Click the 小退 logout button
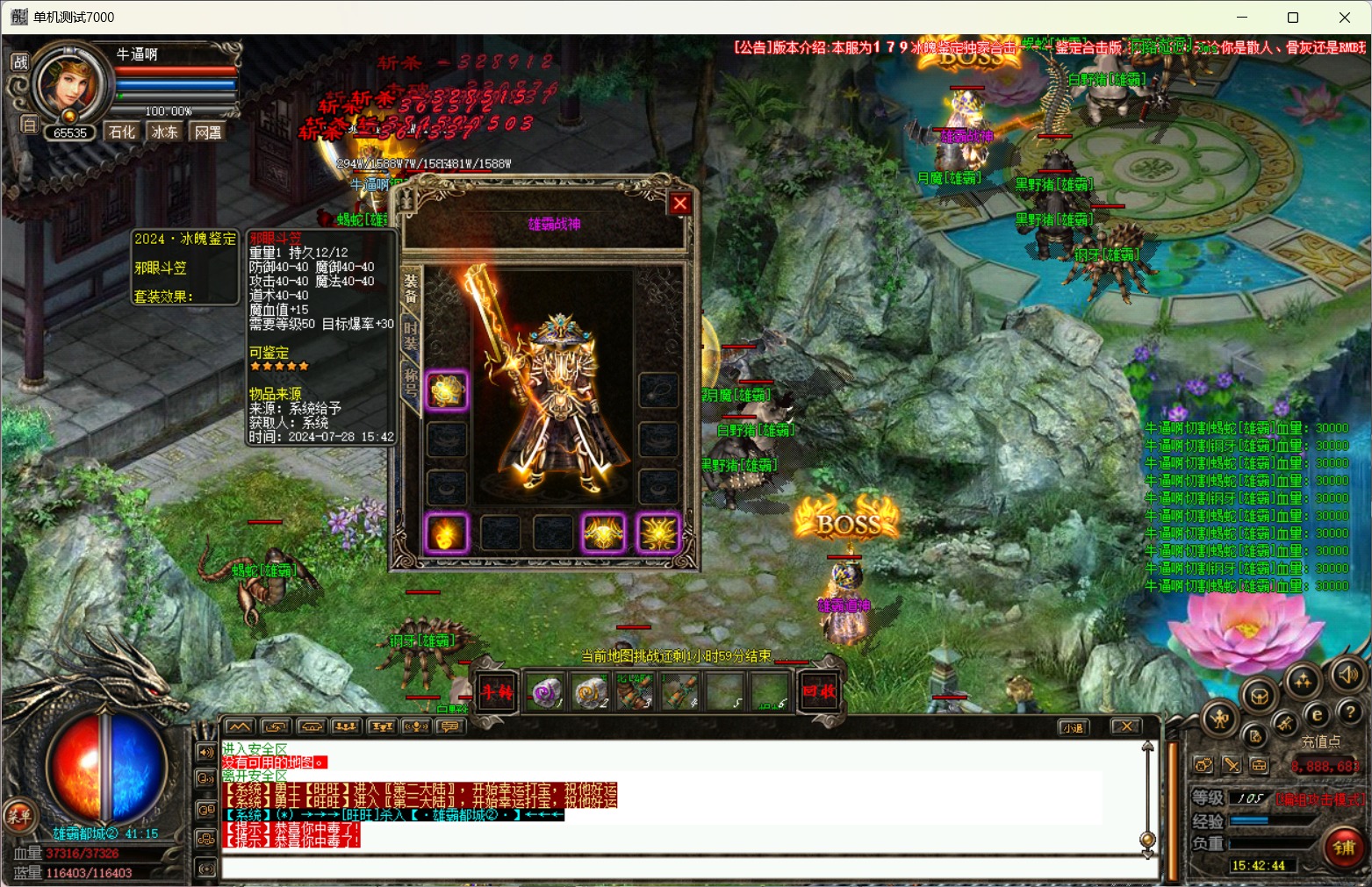This screenshot has width=1372, height=887. [x=1074, y=726]
